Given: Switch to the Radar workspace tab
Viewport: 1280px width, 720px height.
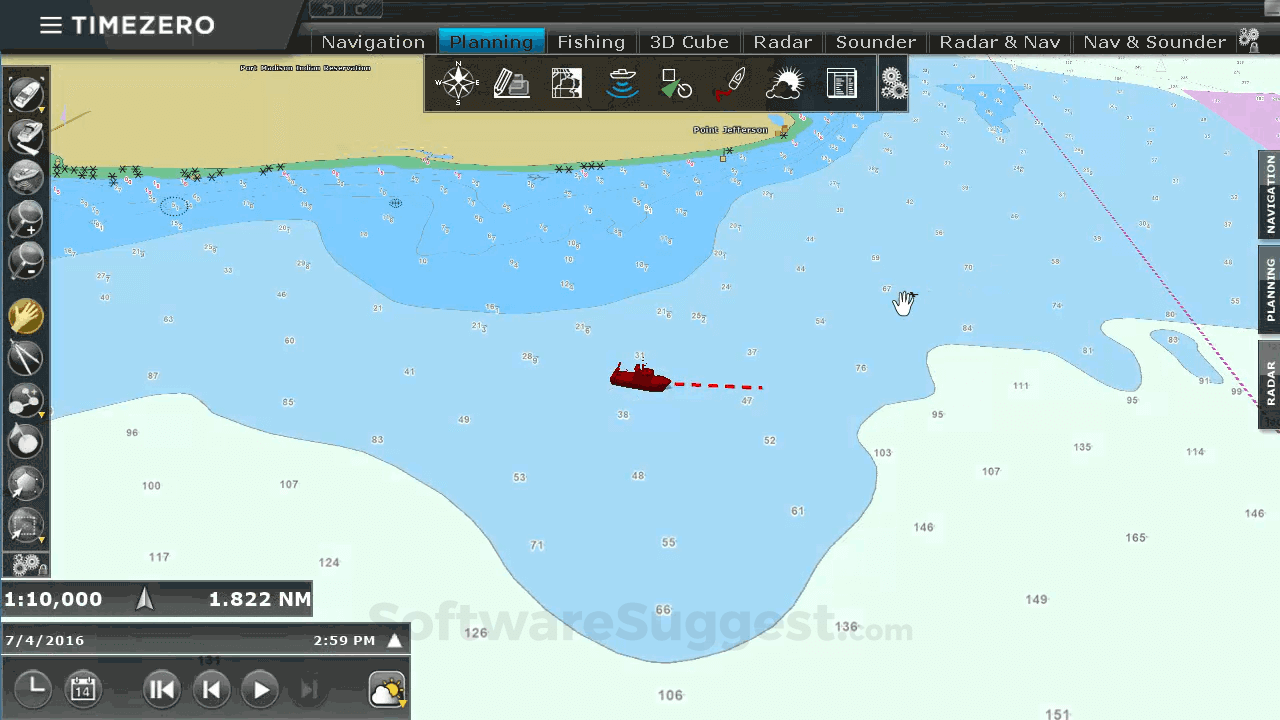Looking at the screenshot, I should [782, 42].
